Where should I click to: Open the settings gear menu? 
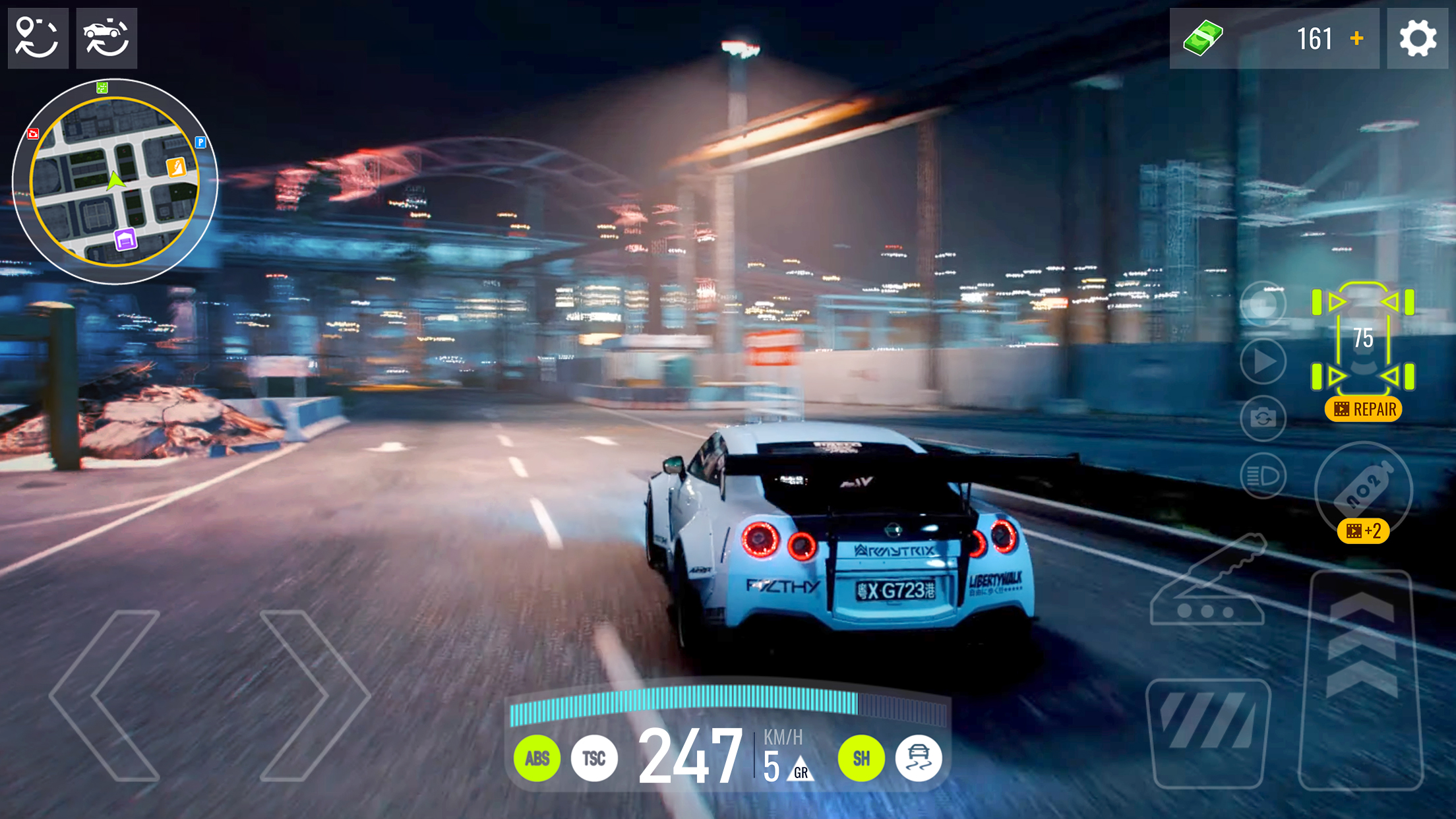coord(1418,38)
